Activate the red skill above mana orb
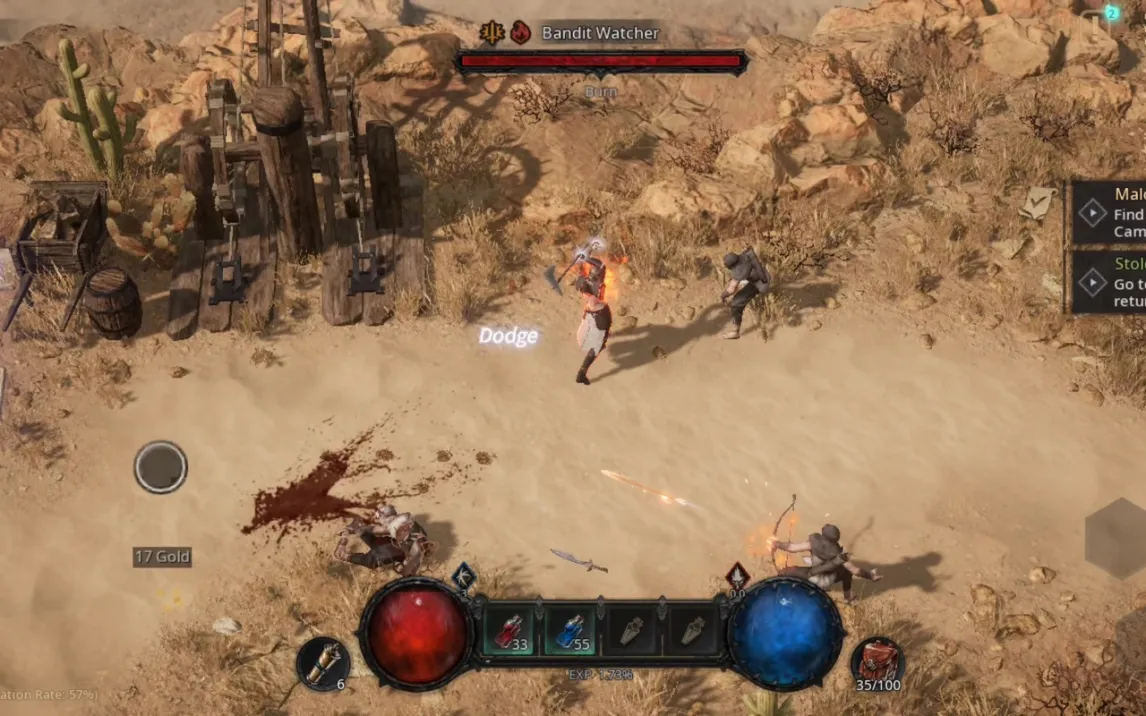This screenshot has height=716, width=1146. click(x=737, y=576)
